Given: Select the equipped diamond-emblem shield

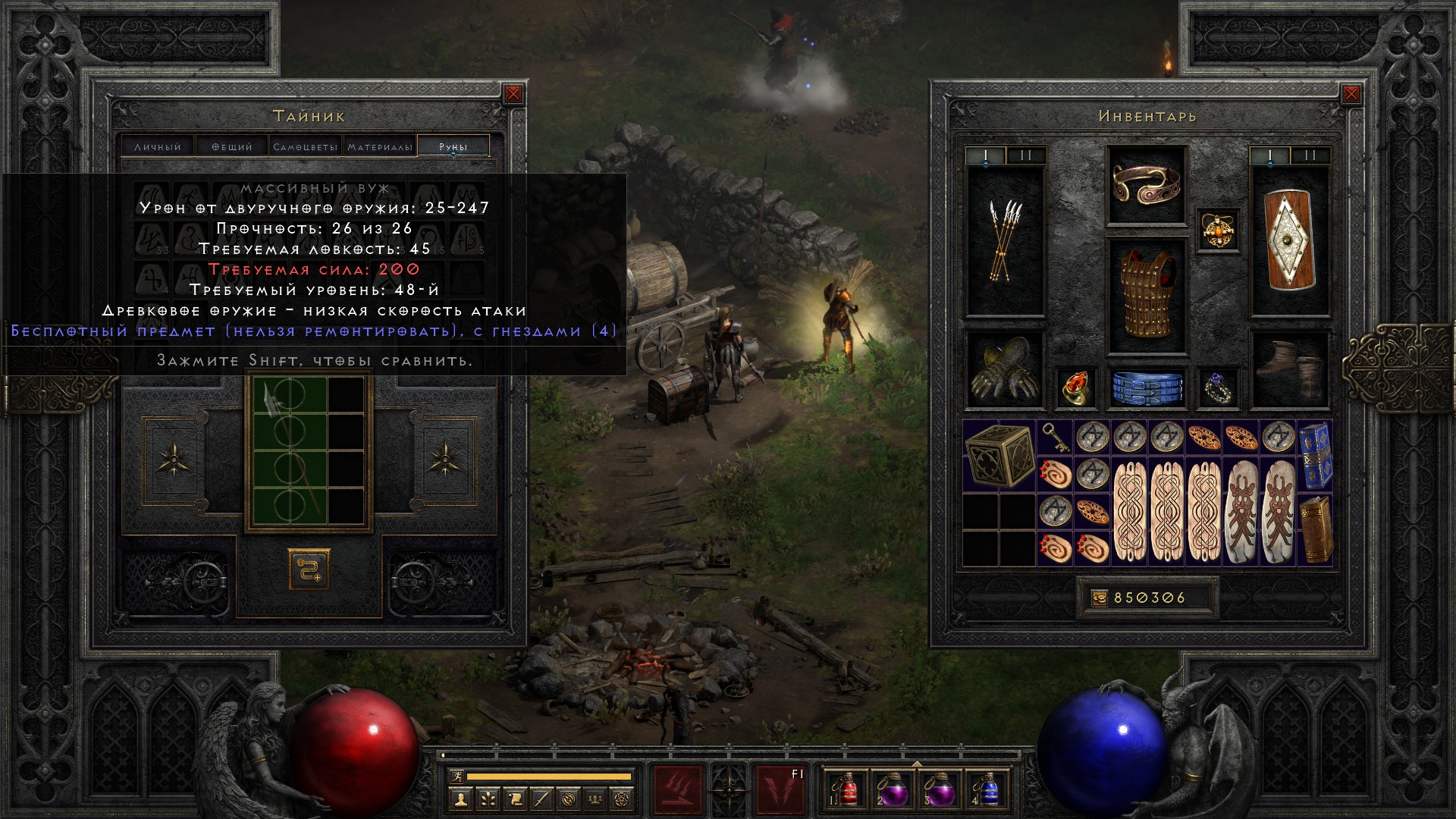Looking at the screenshot, I should coord(1289,240).
